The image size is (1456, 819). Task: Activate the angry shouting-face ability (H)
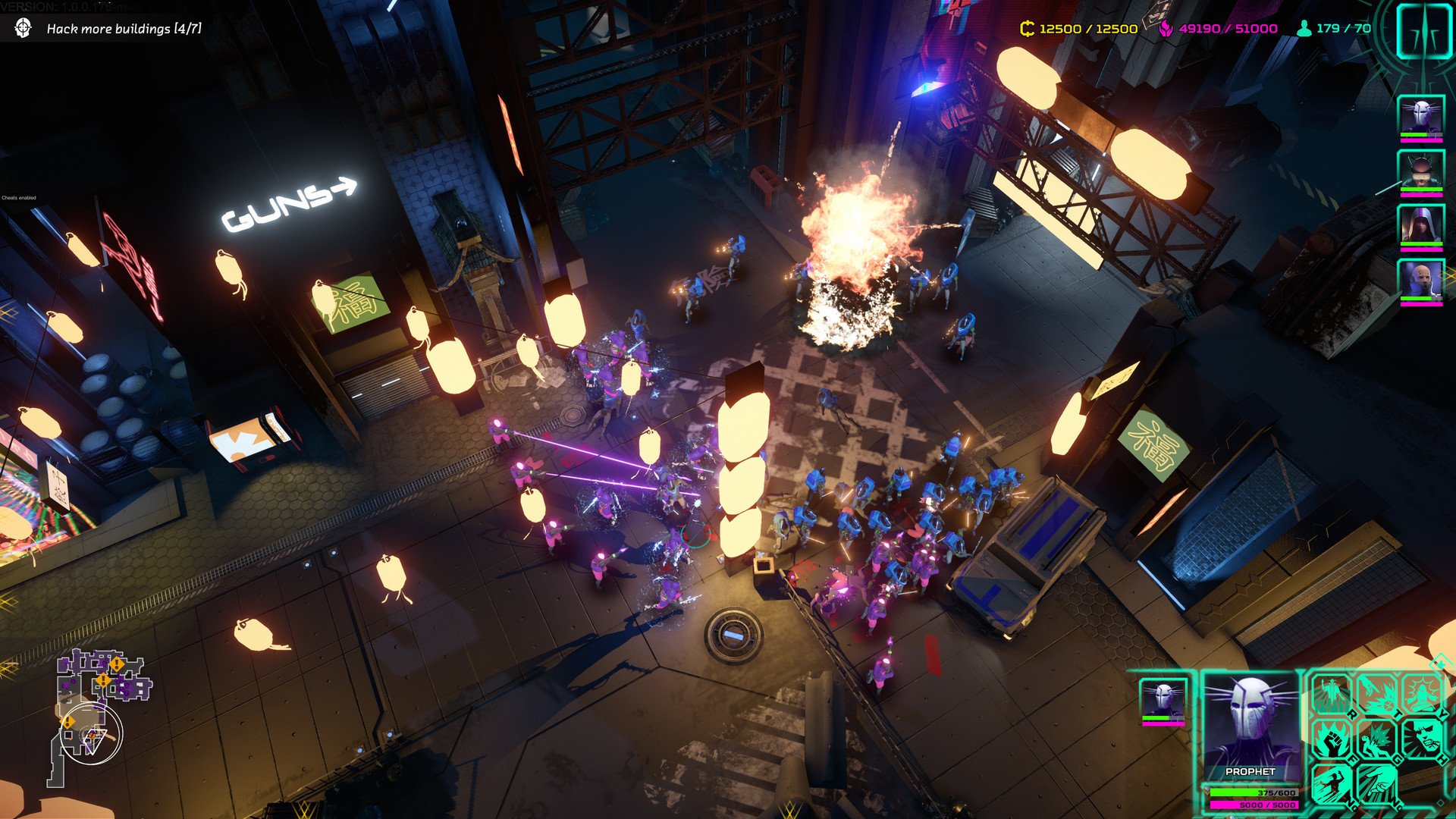click(x=1423, y=739)
